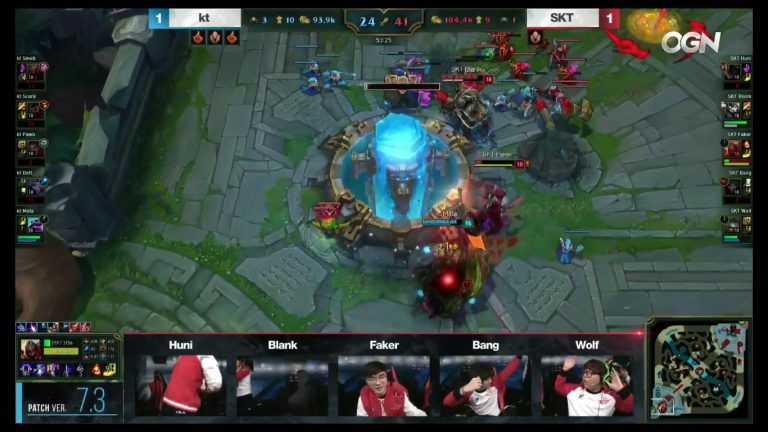Click the OGN channel logo

[x=690, y=42]
